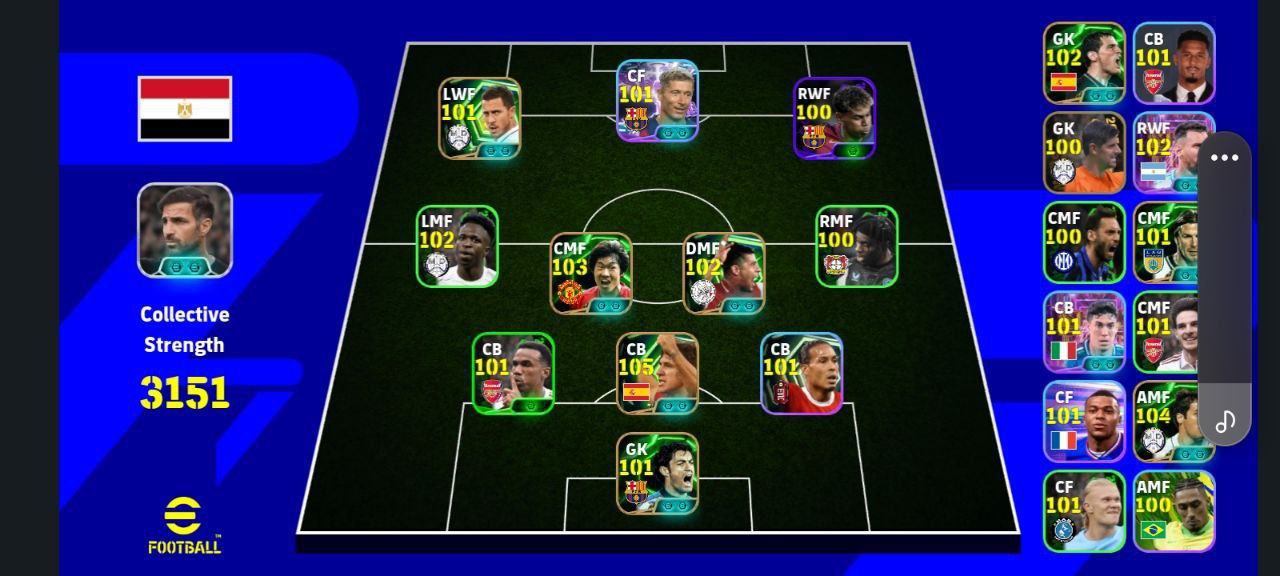This screenshot has height=576, width=1280.
Task: Select the substitute GK 100 card
Action: coord(1084,153)
